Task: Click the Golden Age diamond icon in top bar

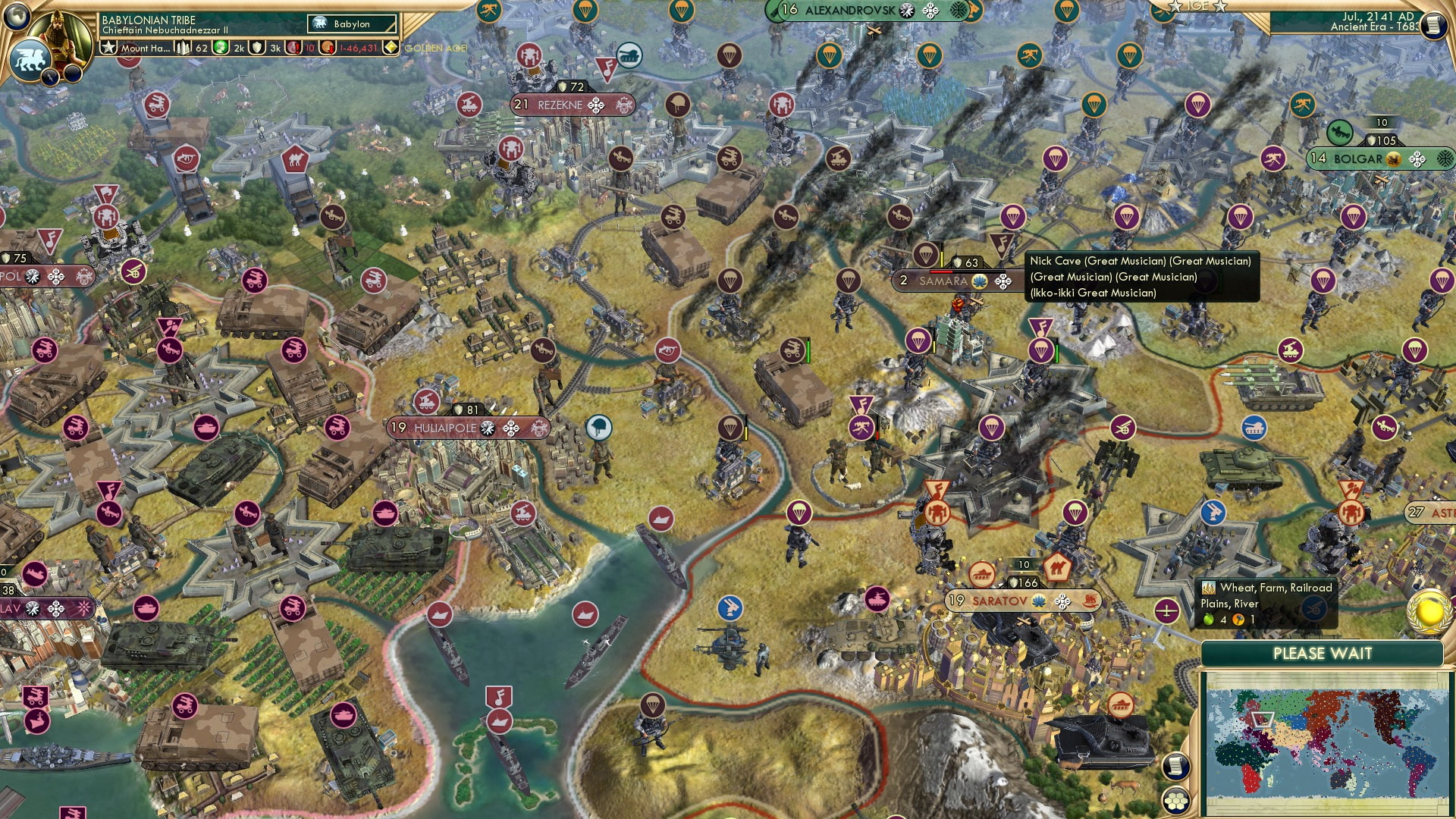Action: [x=391, y=48]
